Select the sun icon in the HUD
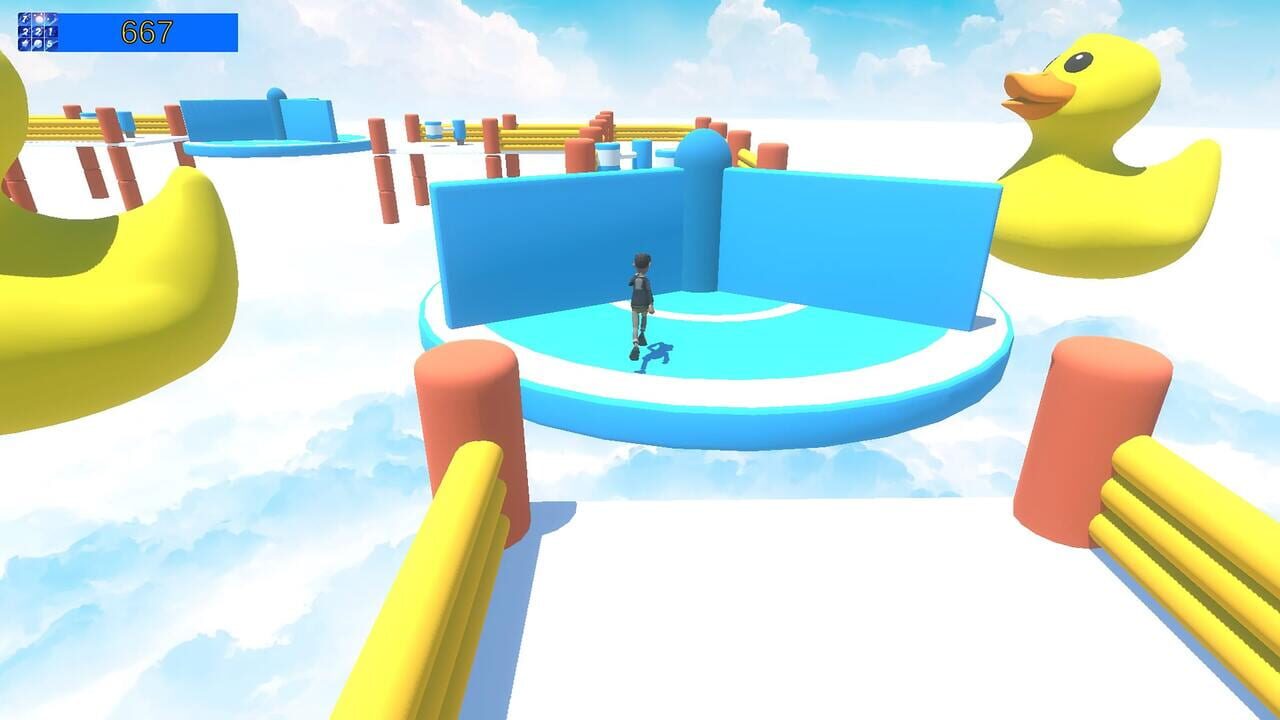1280x720 pixels. click(x=39, y=18)
